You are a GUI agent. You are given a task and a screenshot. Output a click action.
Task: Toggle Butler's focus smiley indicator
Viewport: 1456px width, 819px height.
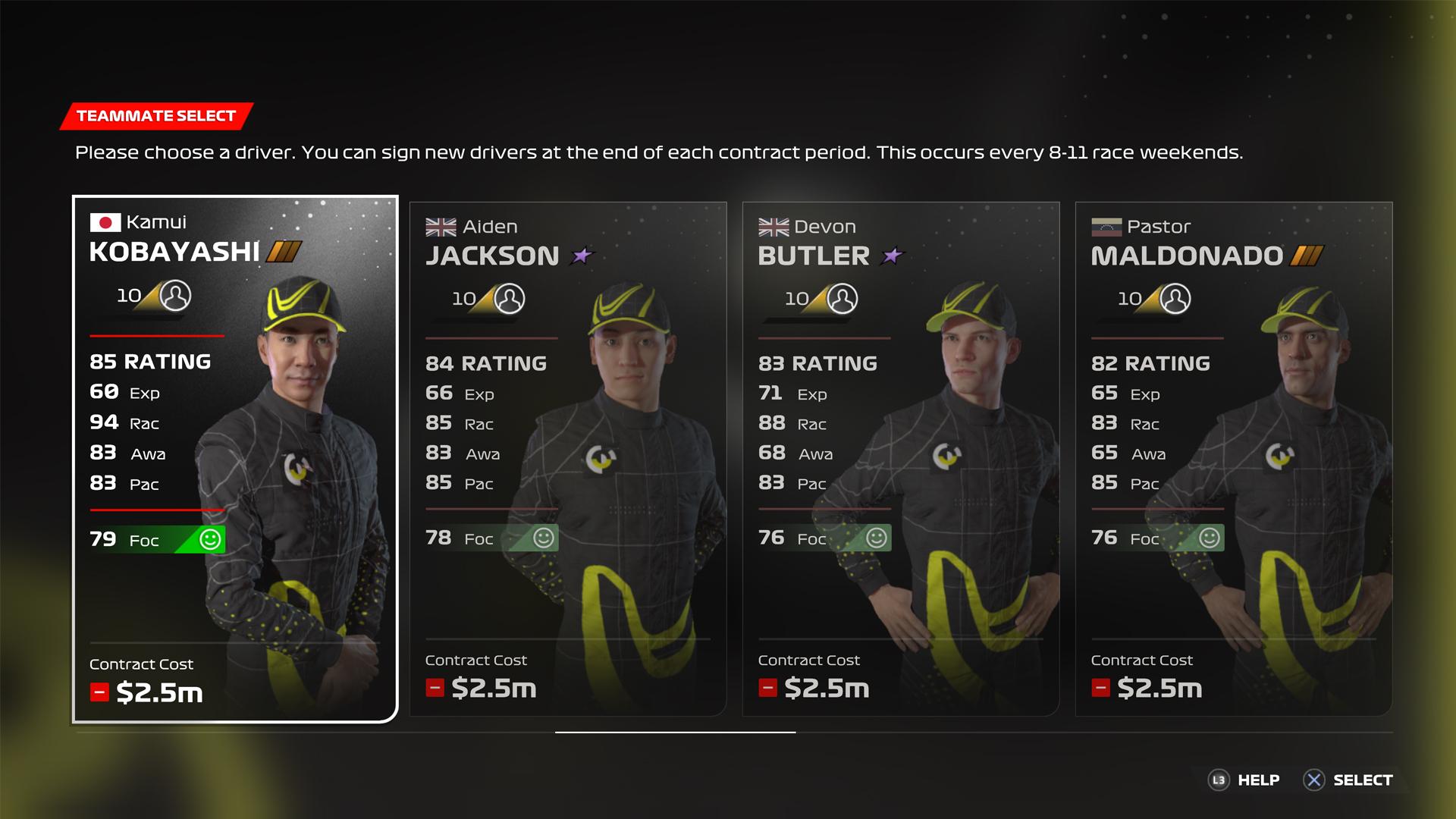877,537
